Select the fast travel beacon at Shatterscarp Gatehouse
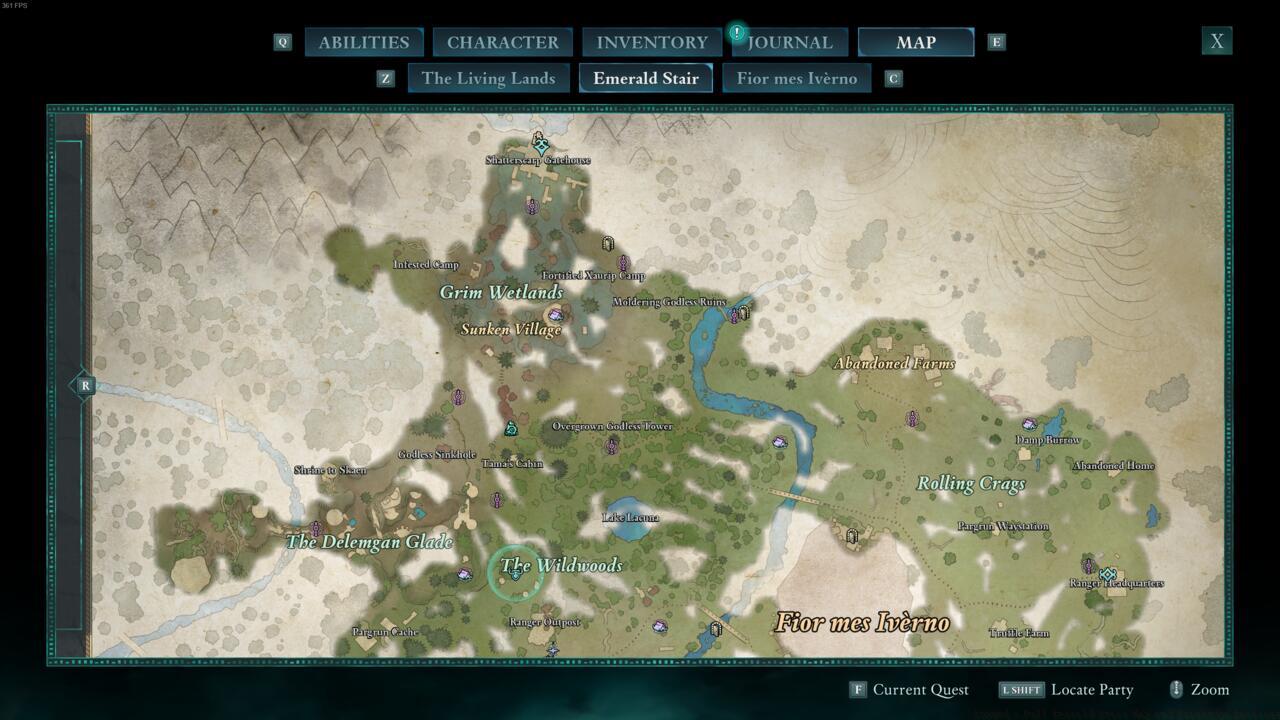The height and width of the screenshot is (720, 1280). (541, 147)
